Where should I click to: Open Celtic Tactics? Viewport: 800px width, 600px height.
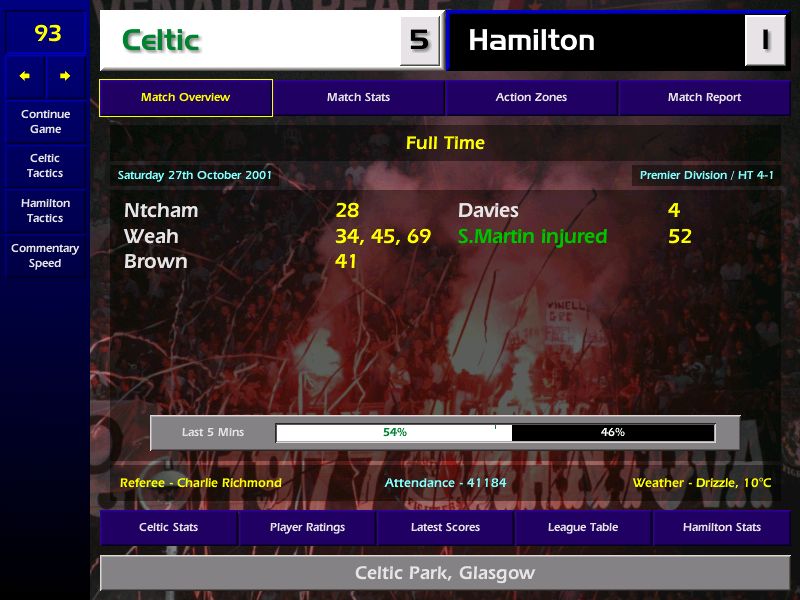[x=45, y=166]
